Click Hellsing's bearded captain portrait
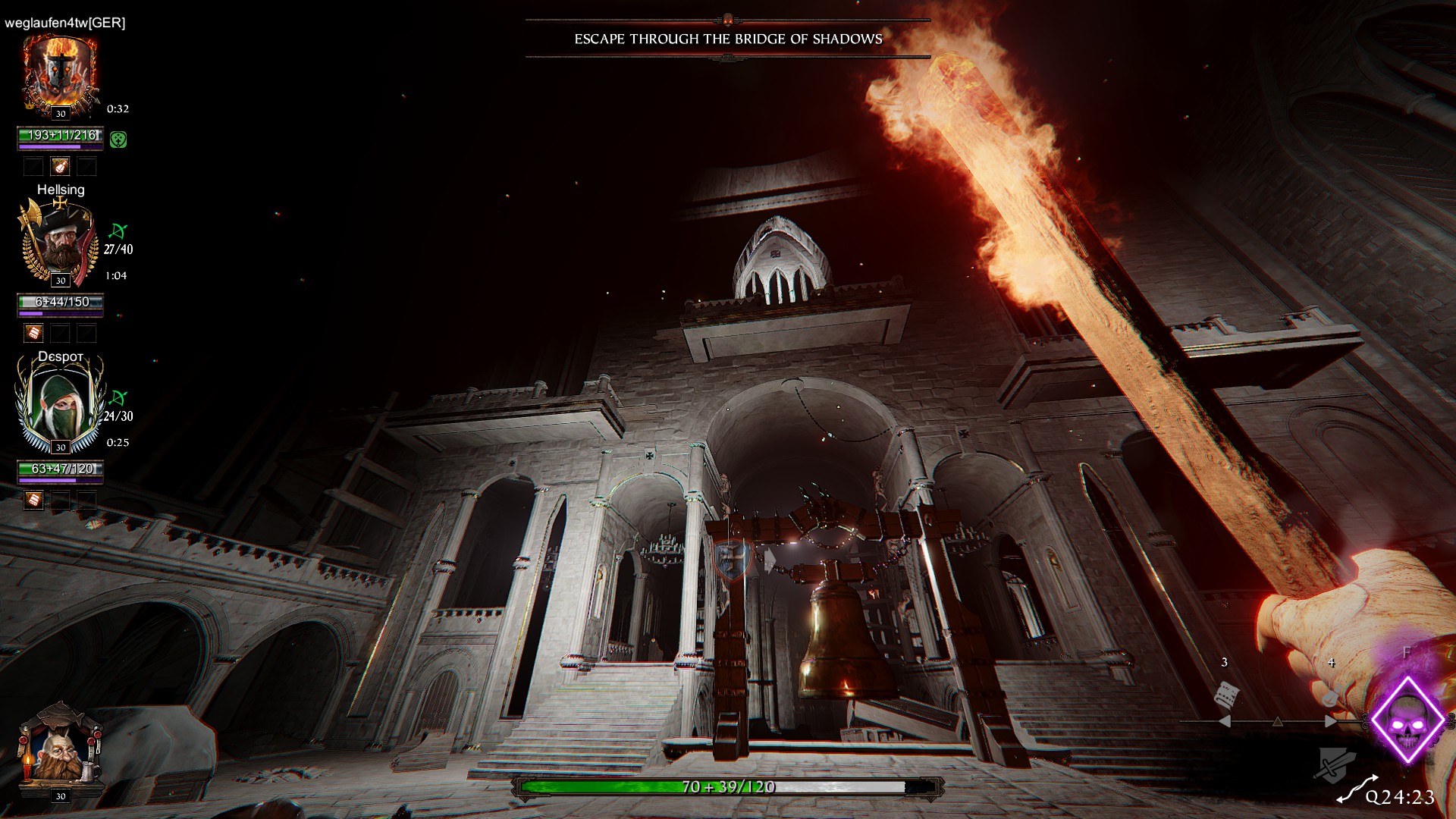This screenshot has height=819, width=1456. [x=60, y=241]
